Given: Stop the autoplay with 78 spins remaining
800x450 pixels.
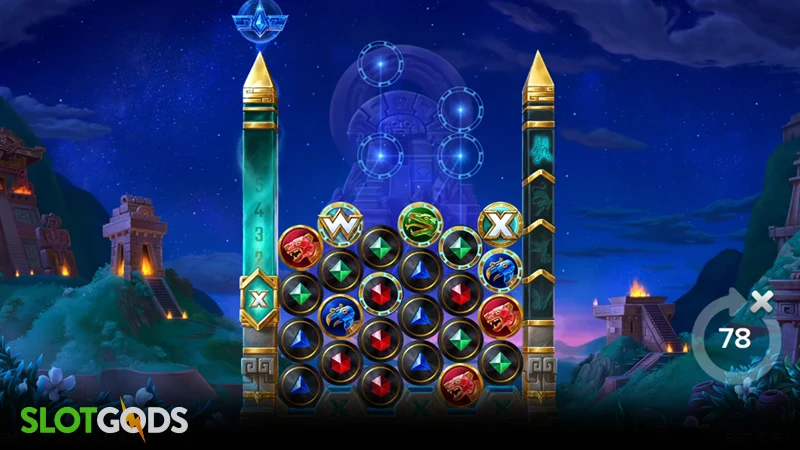Looking at the screenshot, I should [735, 337].
